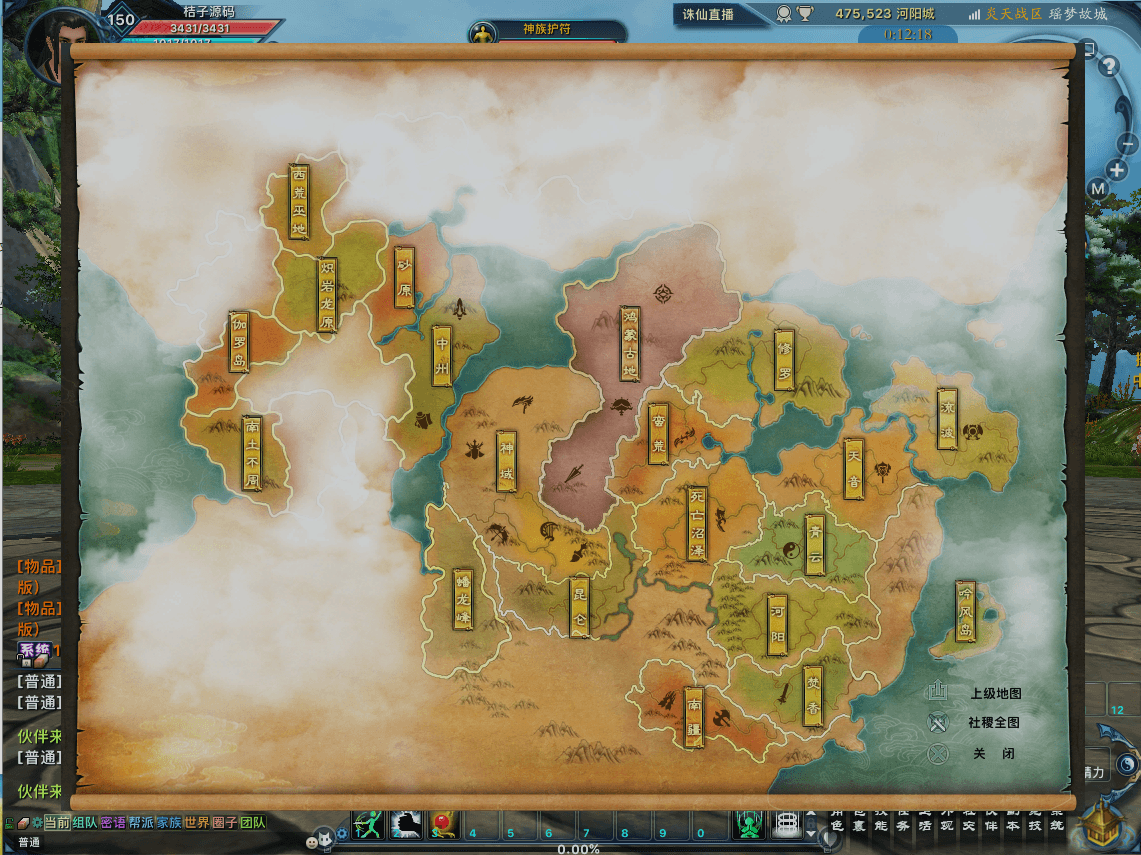The width and height of the screenshot is (1141, 855).
Task: Click the minimap plus zoom button
Action: 1117,170
